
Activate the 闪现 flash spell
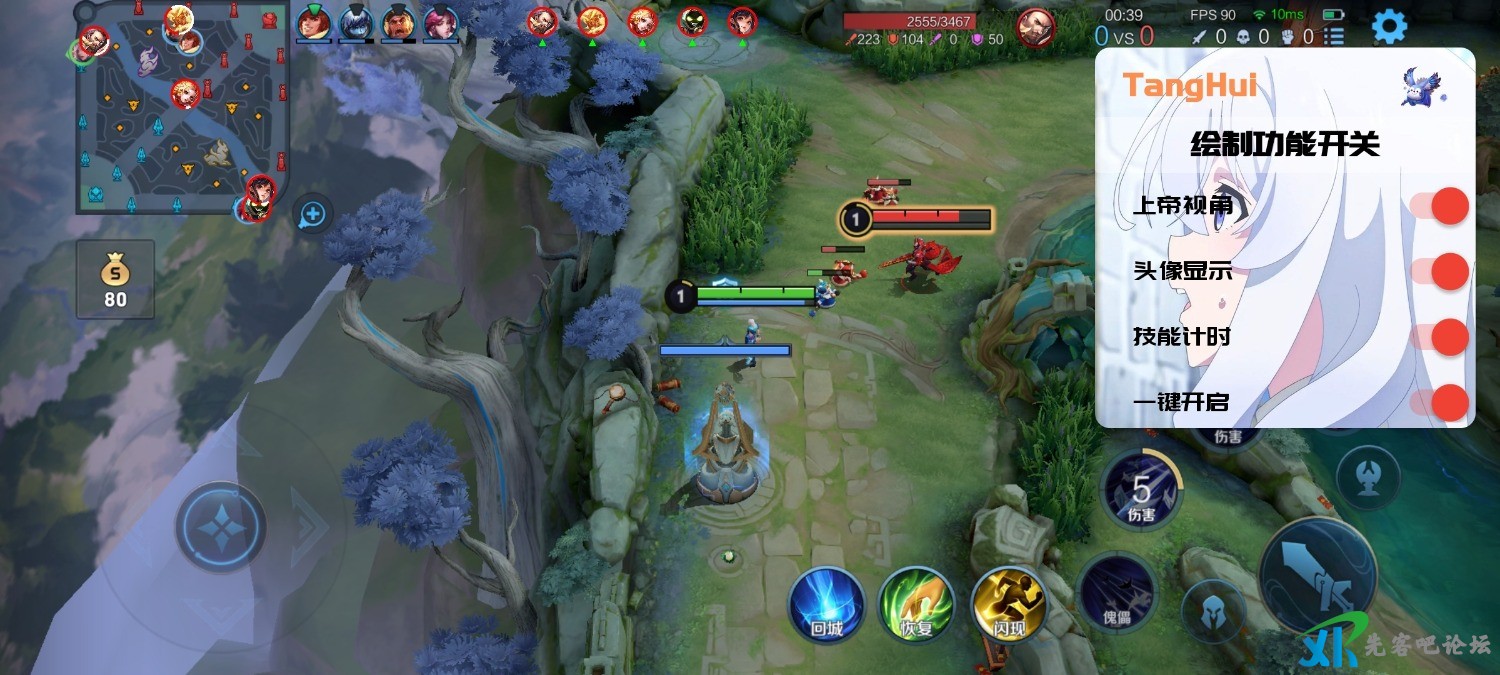click(1007, 604)
